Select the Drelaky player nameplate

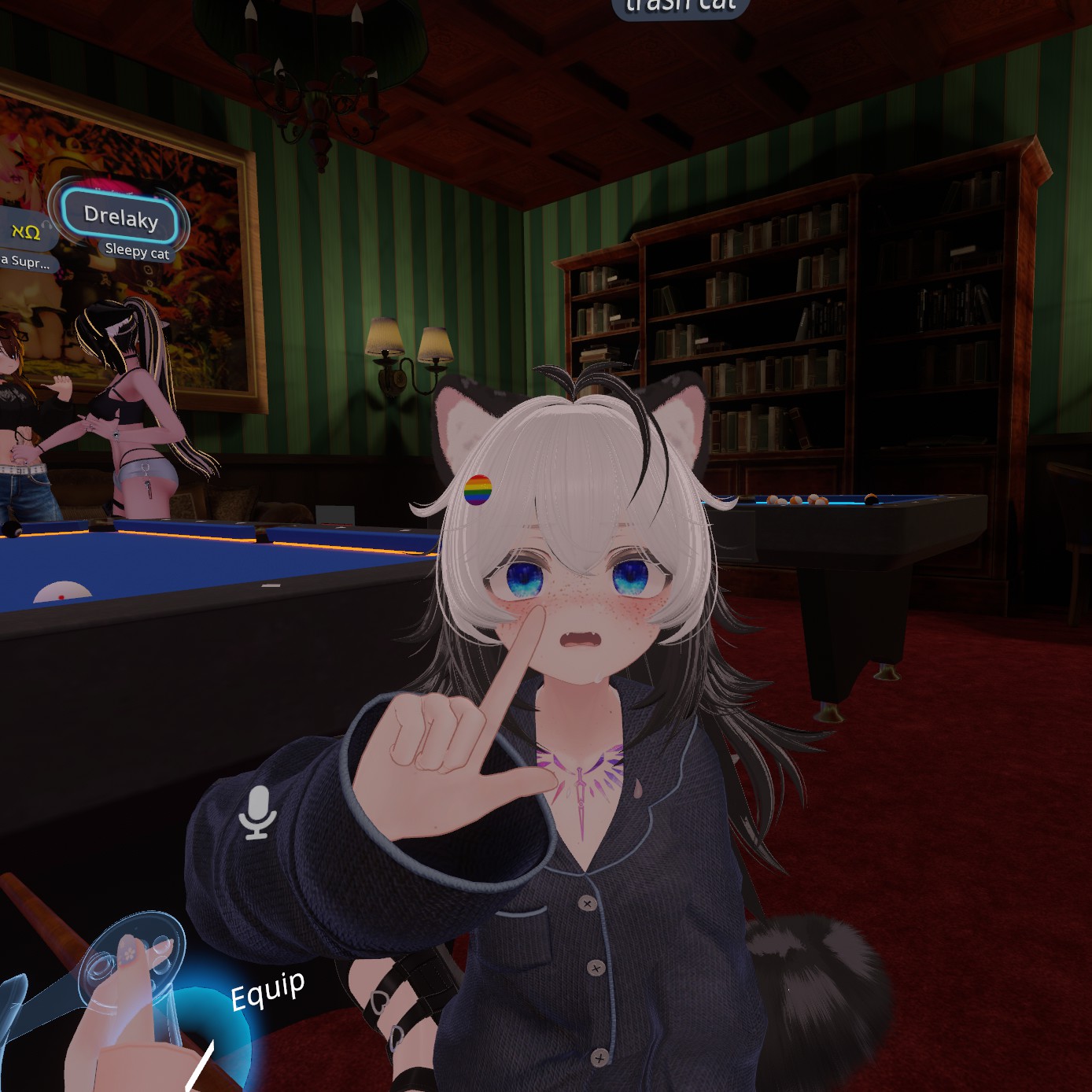(121, 216)
